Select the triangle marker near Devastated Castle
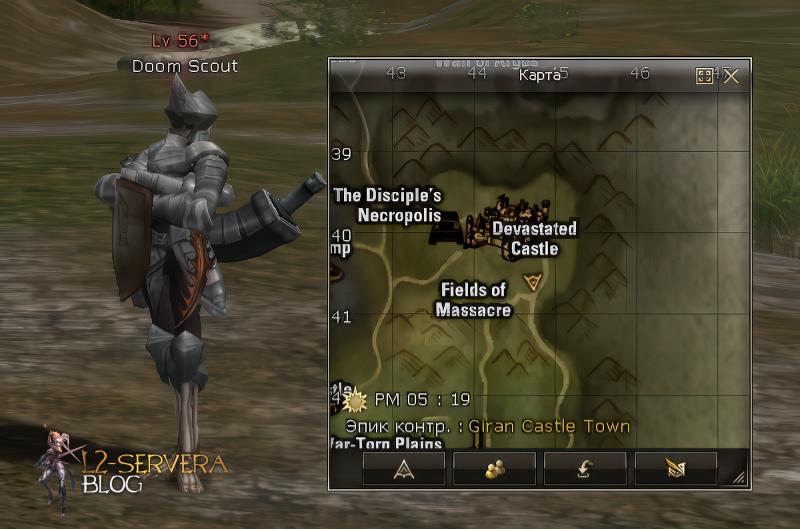Image resolution: width=800 pixels, height=529 pixels. [x=533, y=282]
